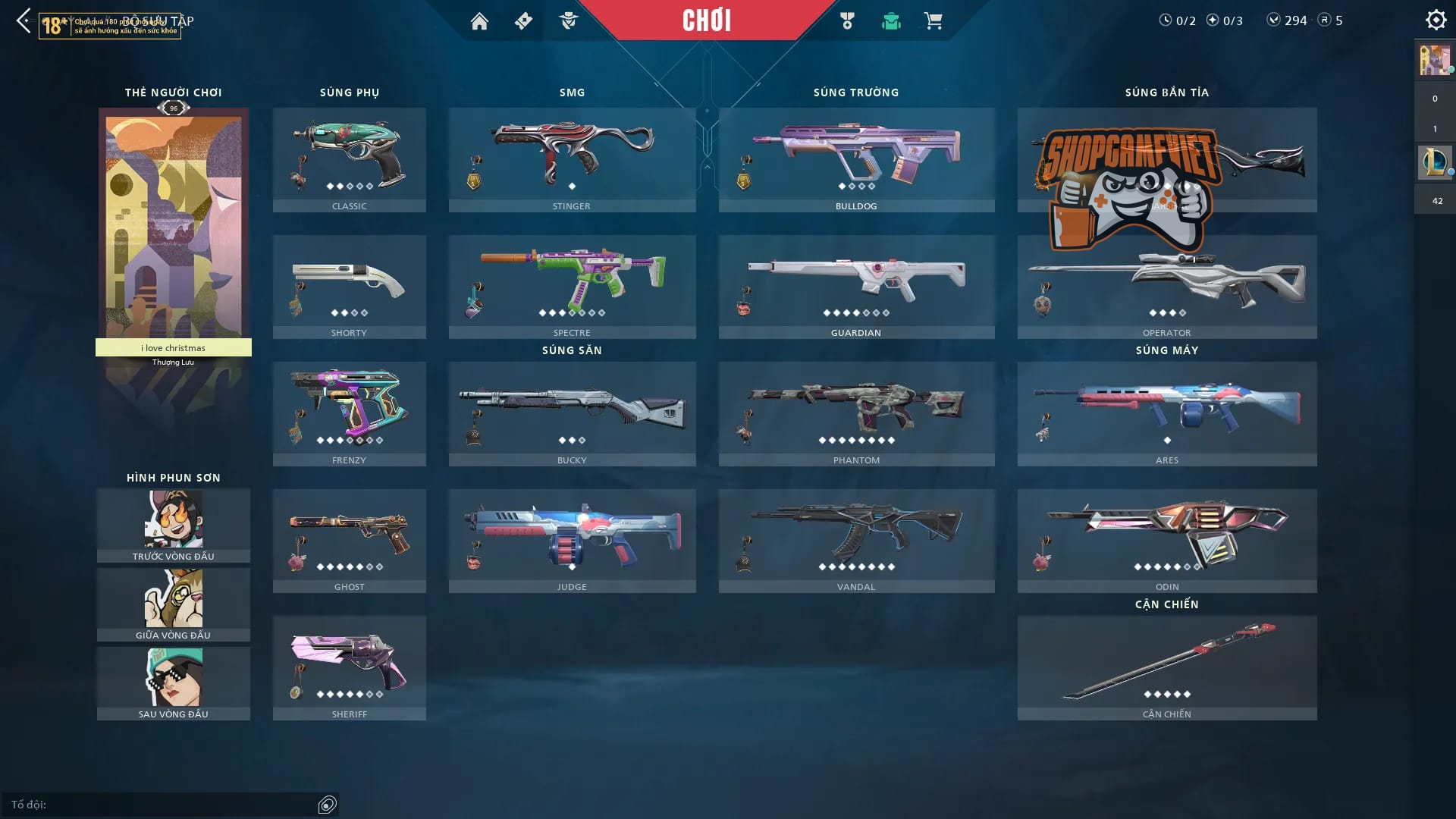Click the green Collection backpack icon
The height and width of the screenshot is (819, 1456).
click(x=892, y=21)
